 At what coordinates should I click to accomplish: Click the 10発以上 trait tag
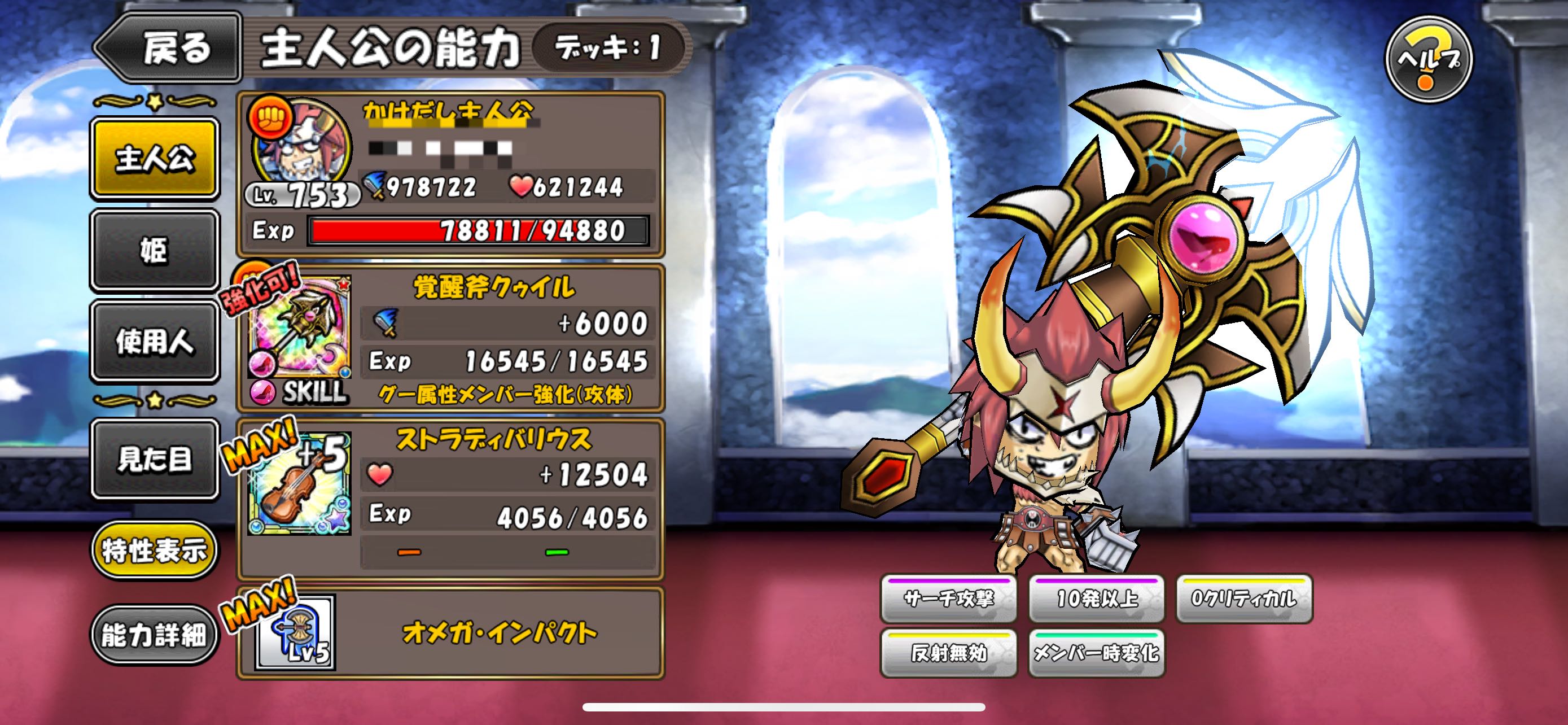point(1097,599)
